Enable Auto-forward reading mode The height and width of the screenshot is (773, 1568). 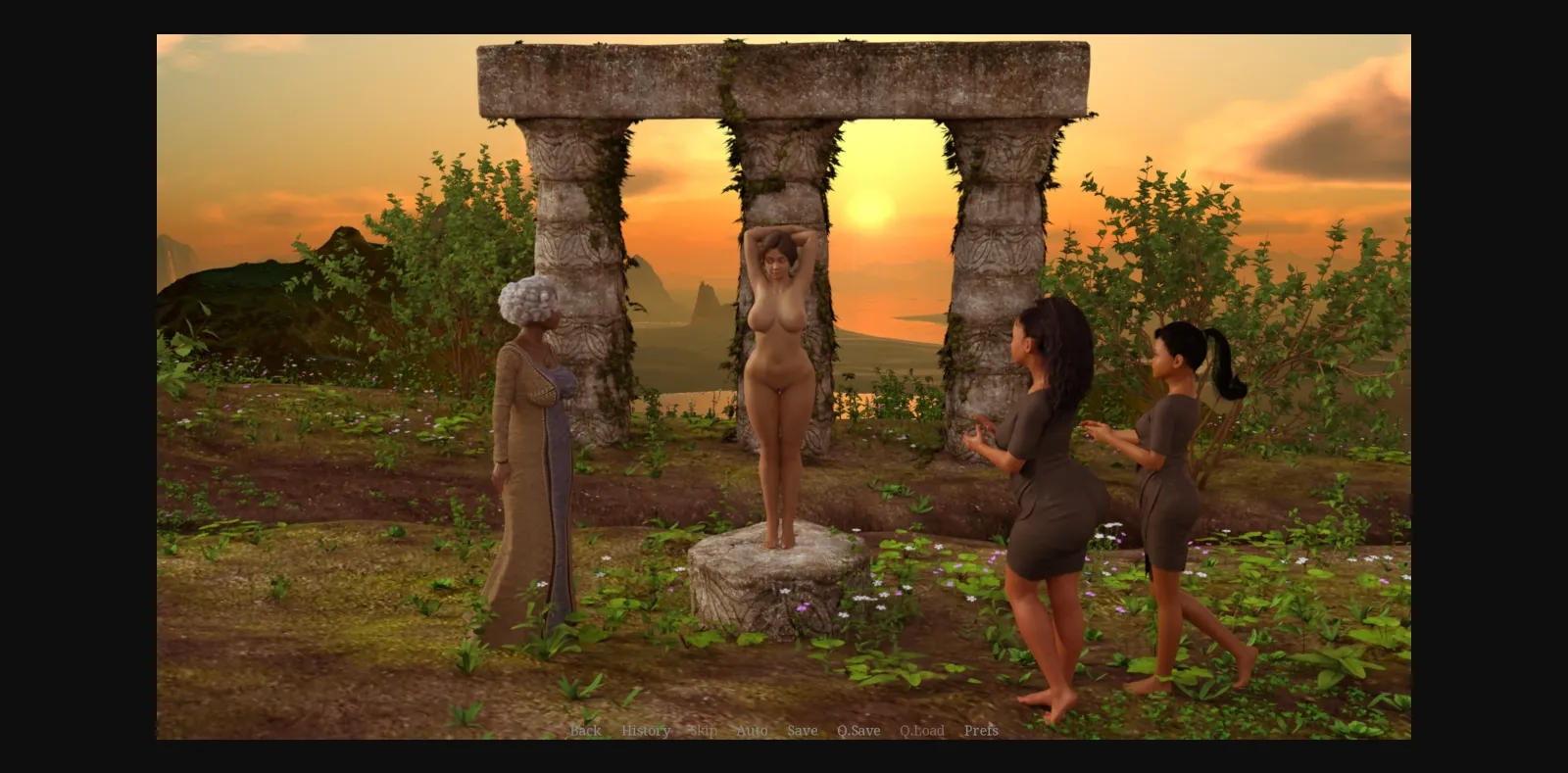(751, 731)
